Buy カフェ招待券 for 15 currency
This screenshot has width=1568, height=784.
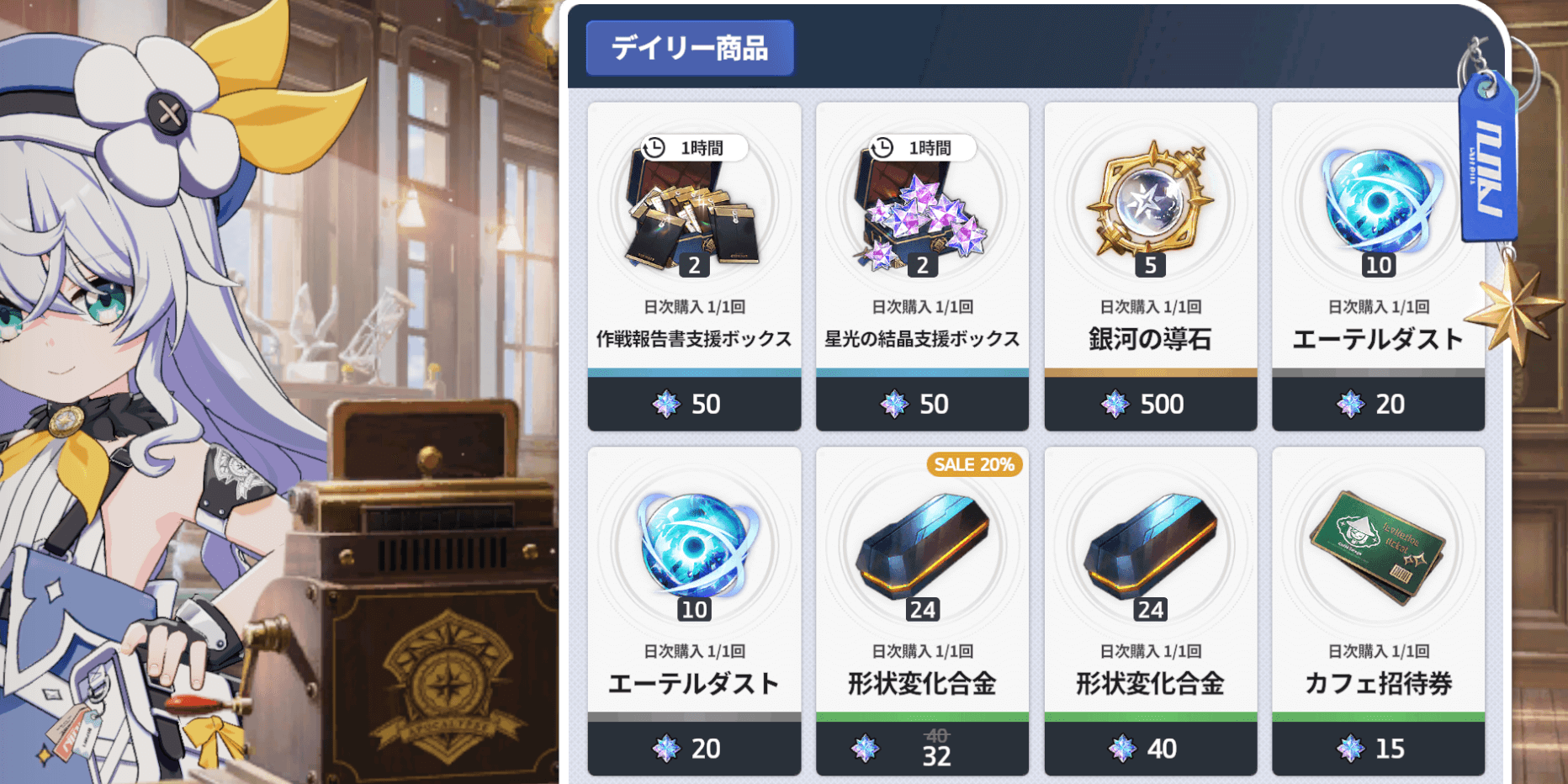coord(1378,748)
